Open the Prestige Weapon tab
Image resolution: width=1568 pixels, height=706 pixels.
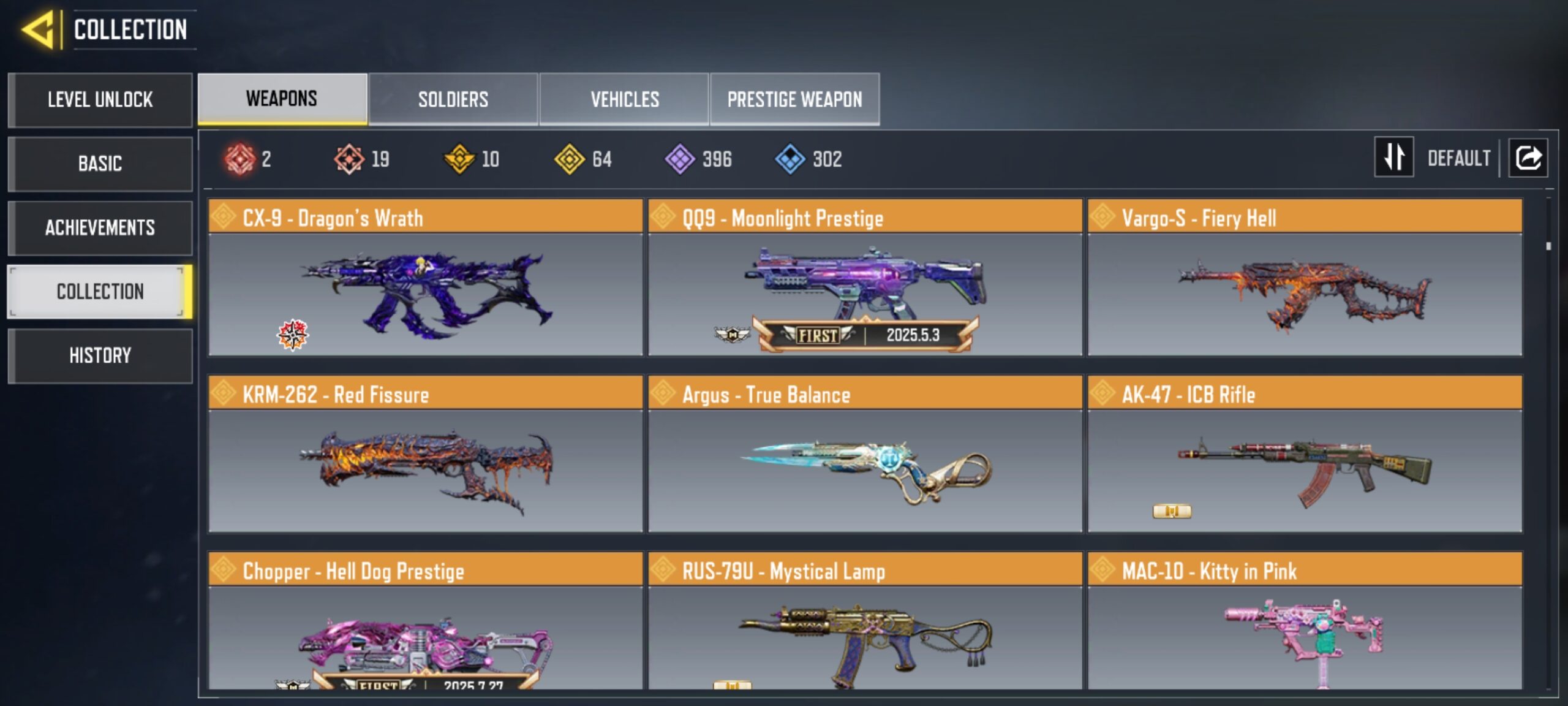point(796,99)
